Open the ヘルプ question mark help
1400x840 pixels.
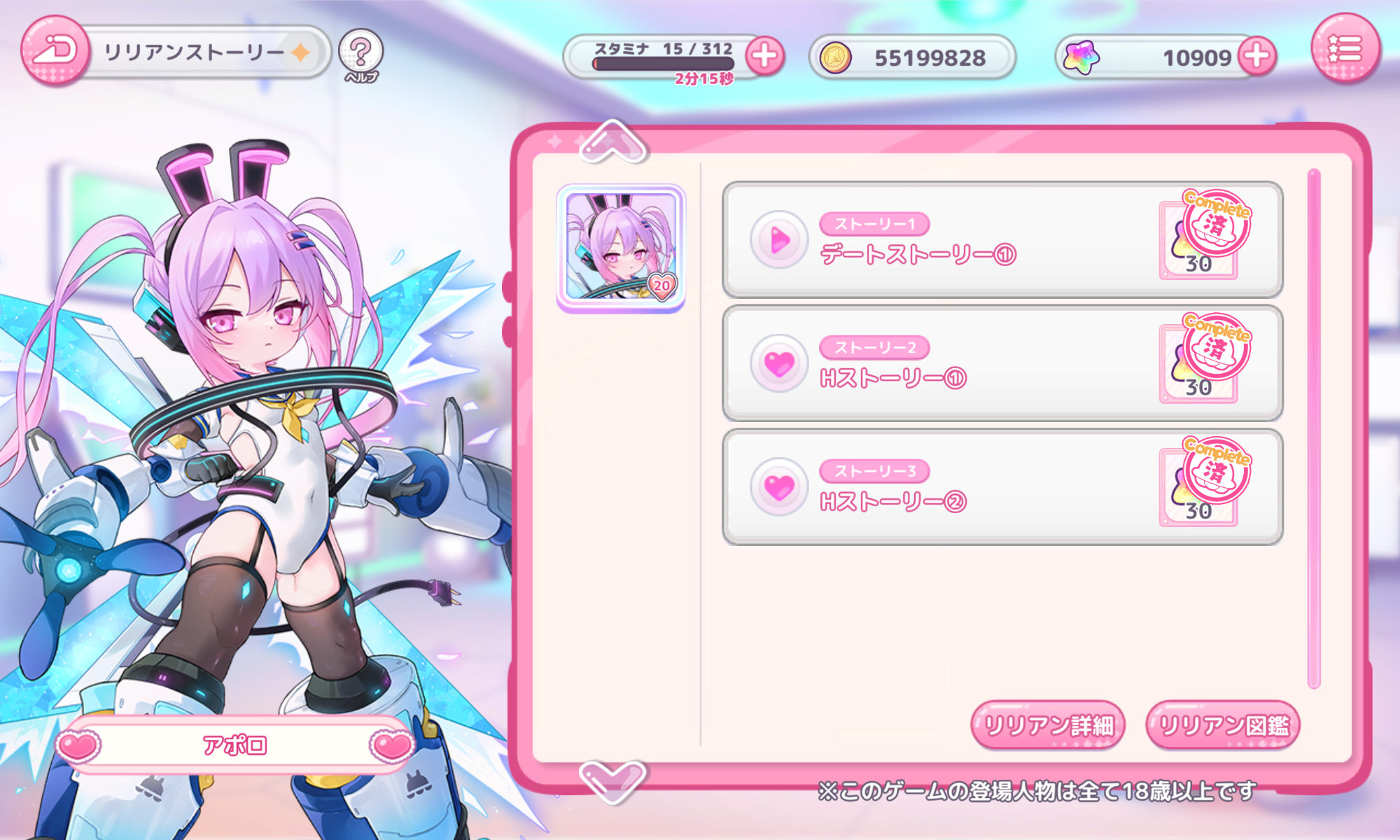(x=360, y=52)
